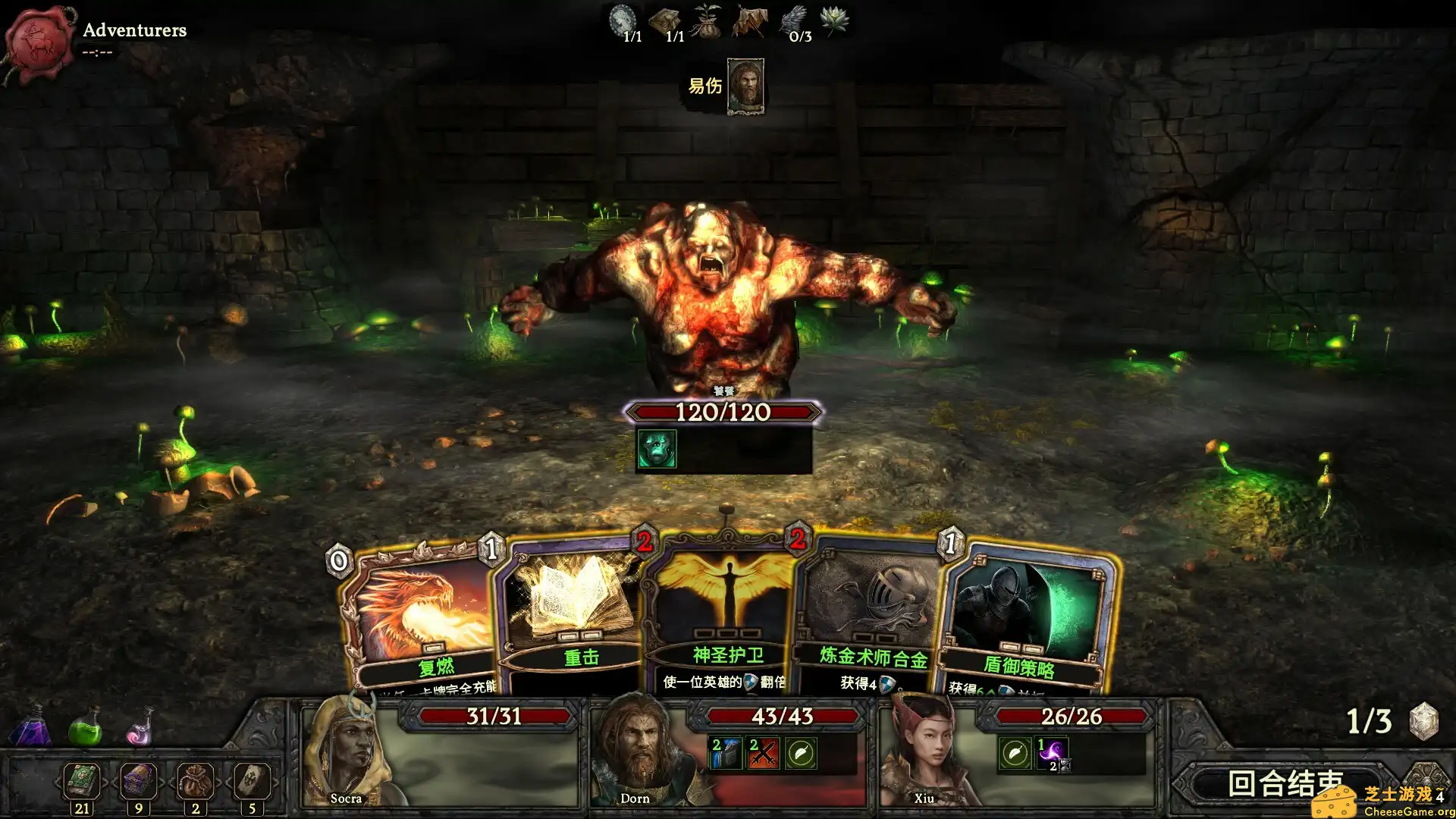Click the red wax seal emblem
1456x819 pixels.
pos(39,43)
